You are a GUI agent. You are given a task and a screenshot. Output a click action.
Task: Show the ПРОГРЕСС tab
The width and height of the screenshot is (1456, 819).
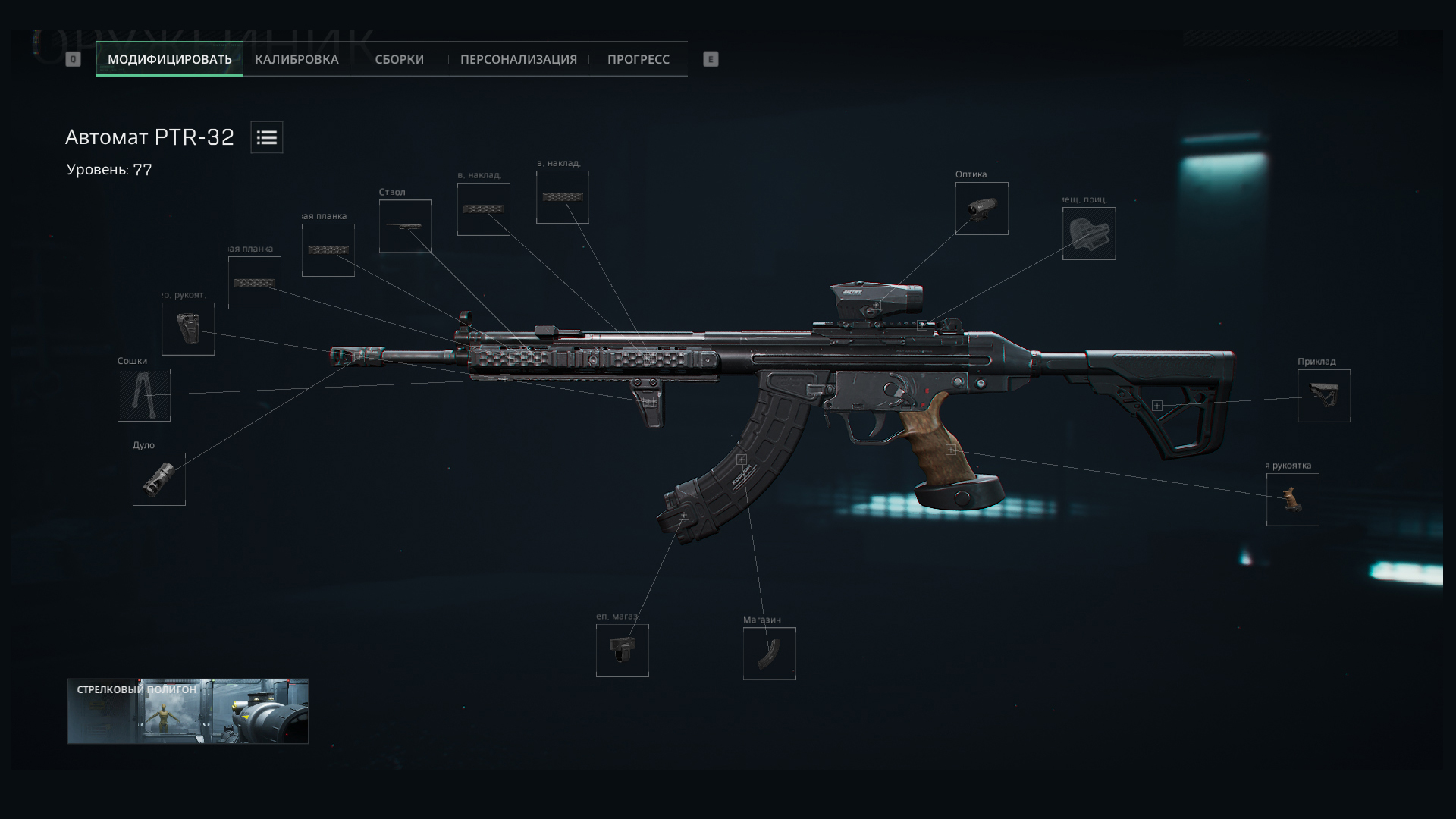[638, 59]
